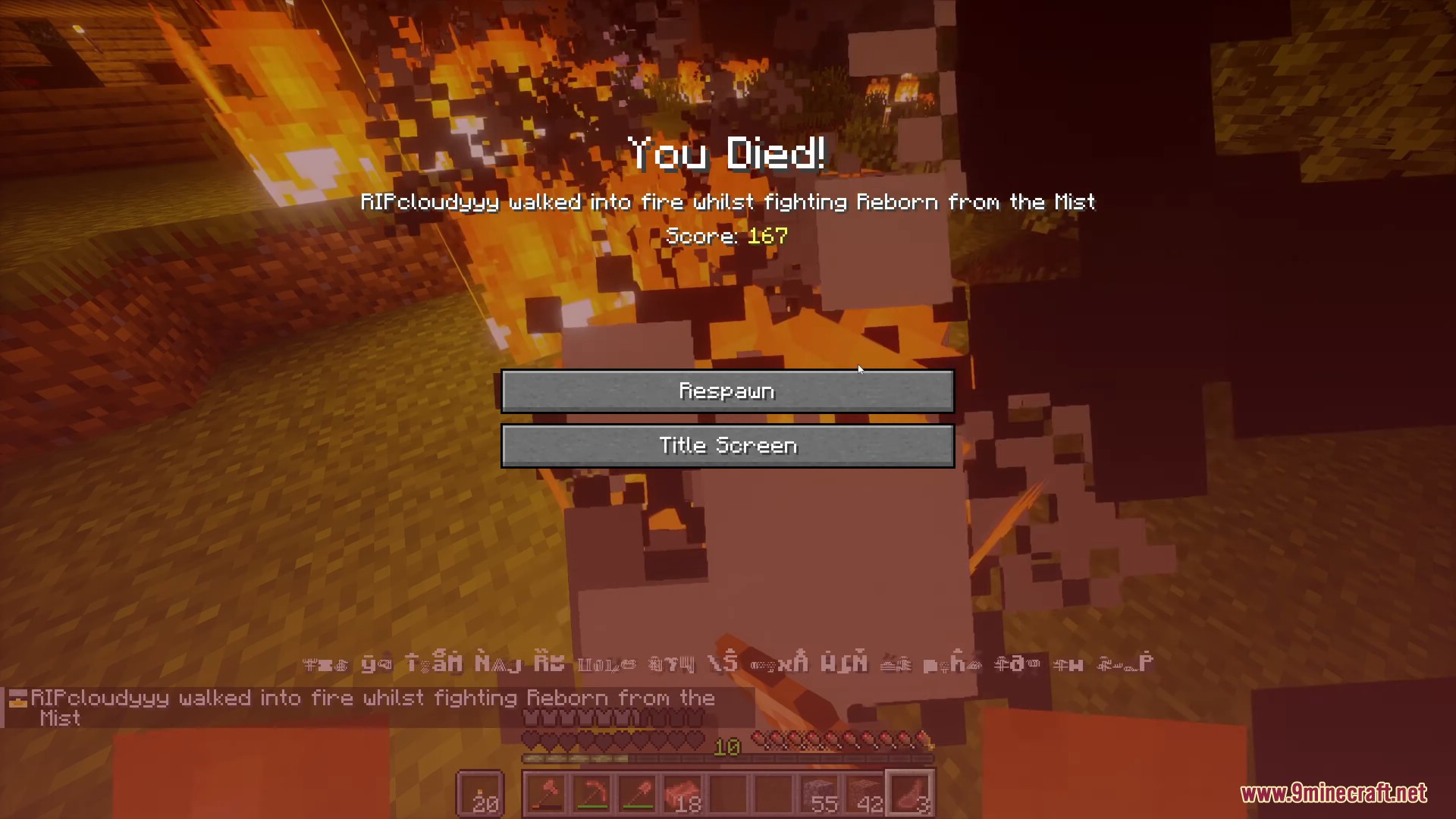Select the raw meat stack of 18

click(683, 795)
